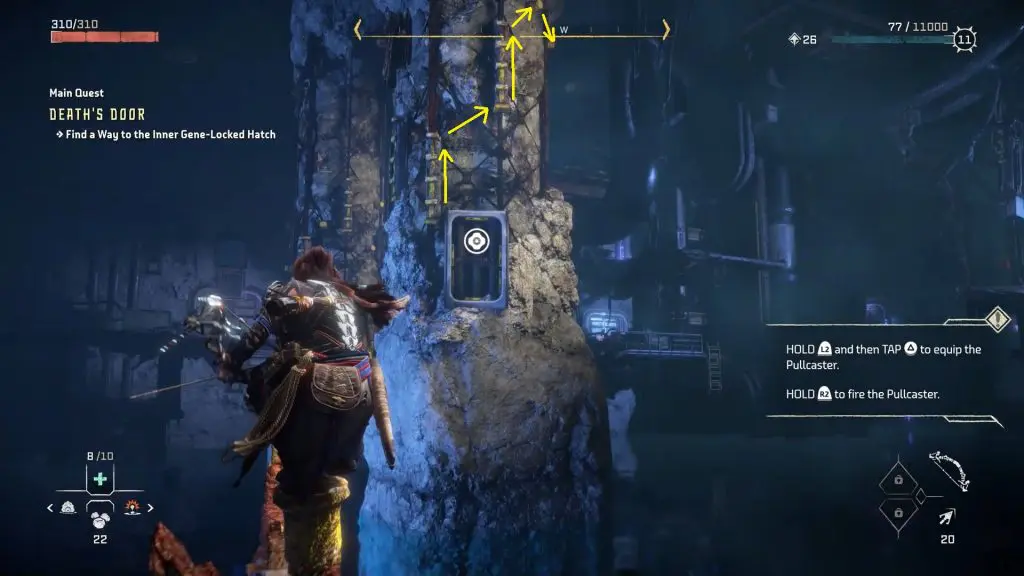This screenshot has height=576, width=1024.
Task: Click the skill points icon
Action: coord(795,40)
